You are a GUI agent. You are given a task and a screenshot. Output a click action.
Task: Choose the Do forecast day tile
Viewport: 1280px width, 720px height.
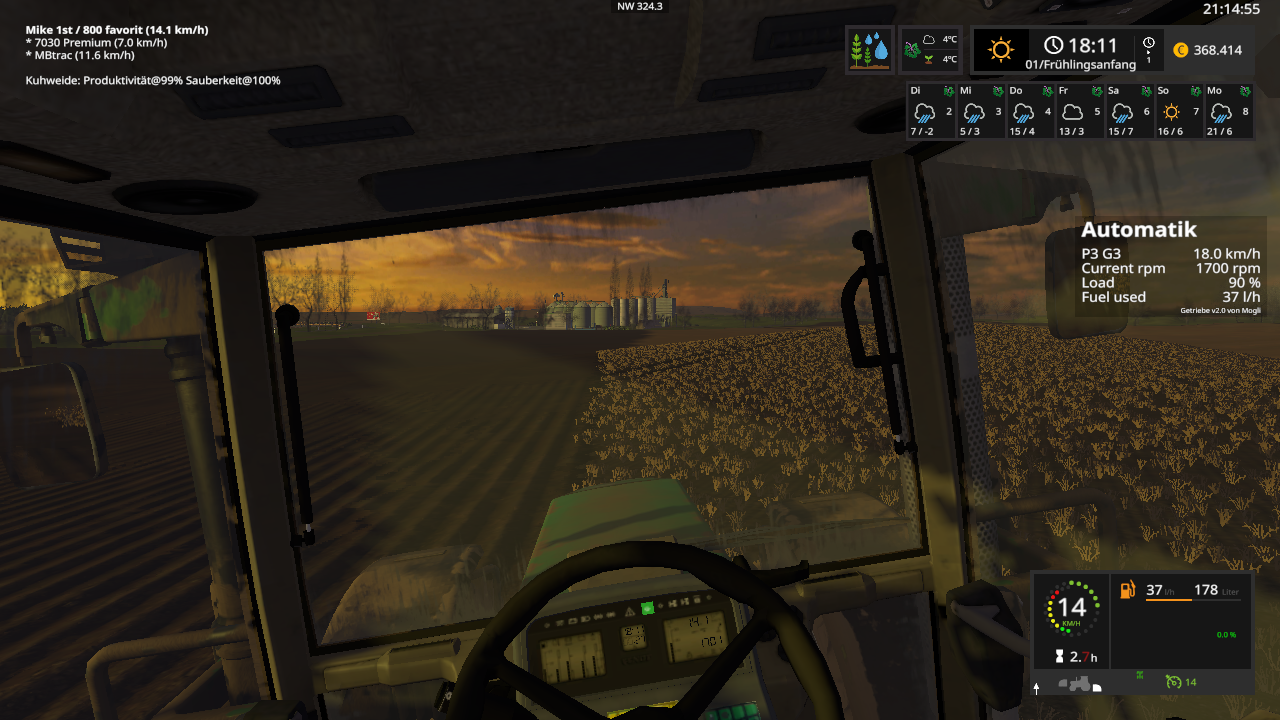[x=1030, y=111]
